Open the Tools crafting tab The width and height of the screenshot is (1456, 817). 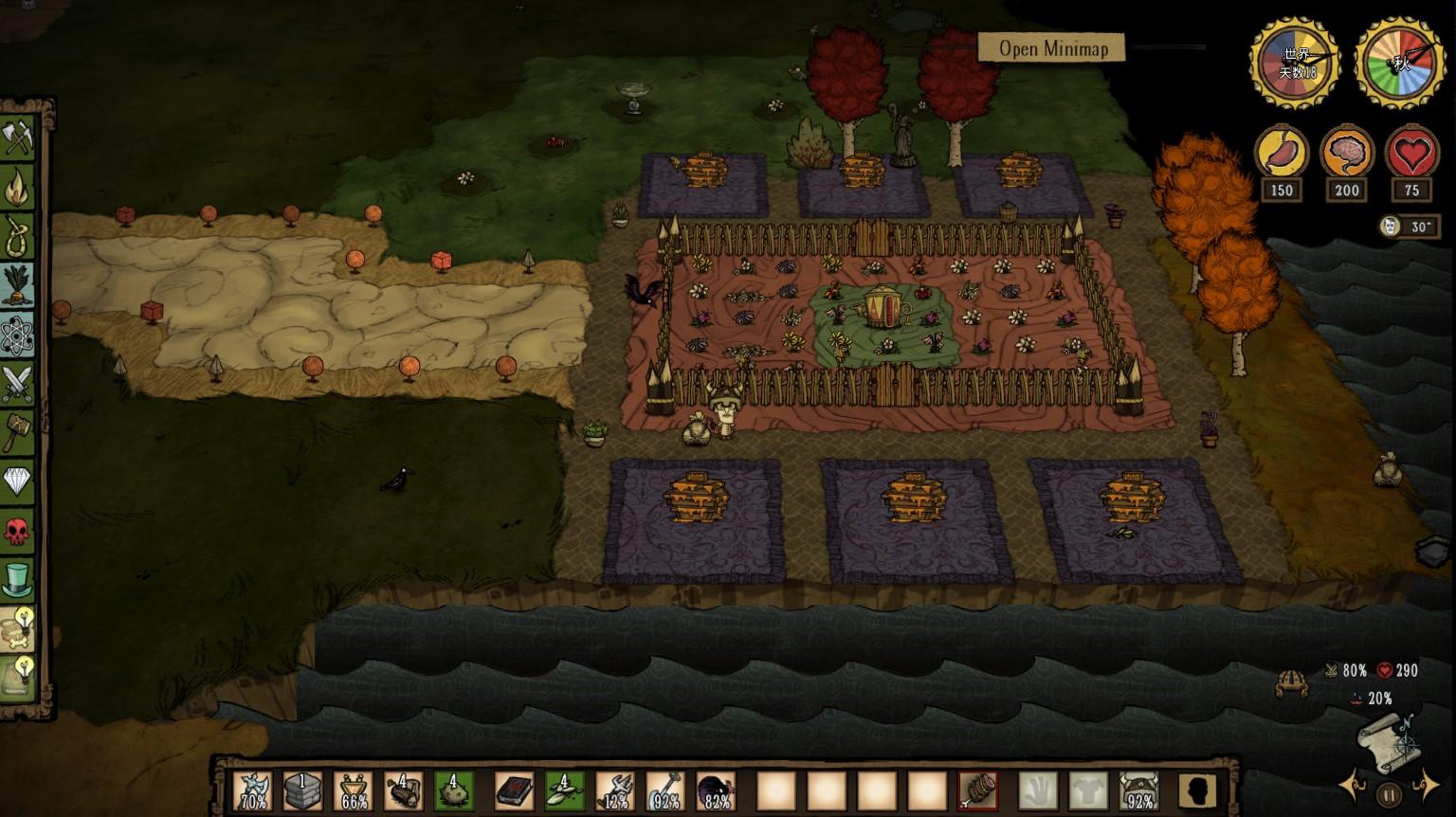(x=18, y=138)
